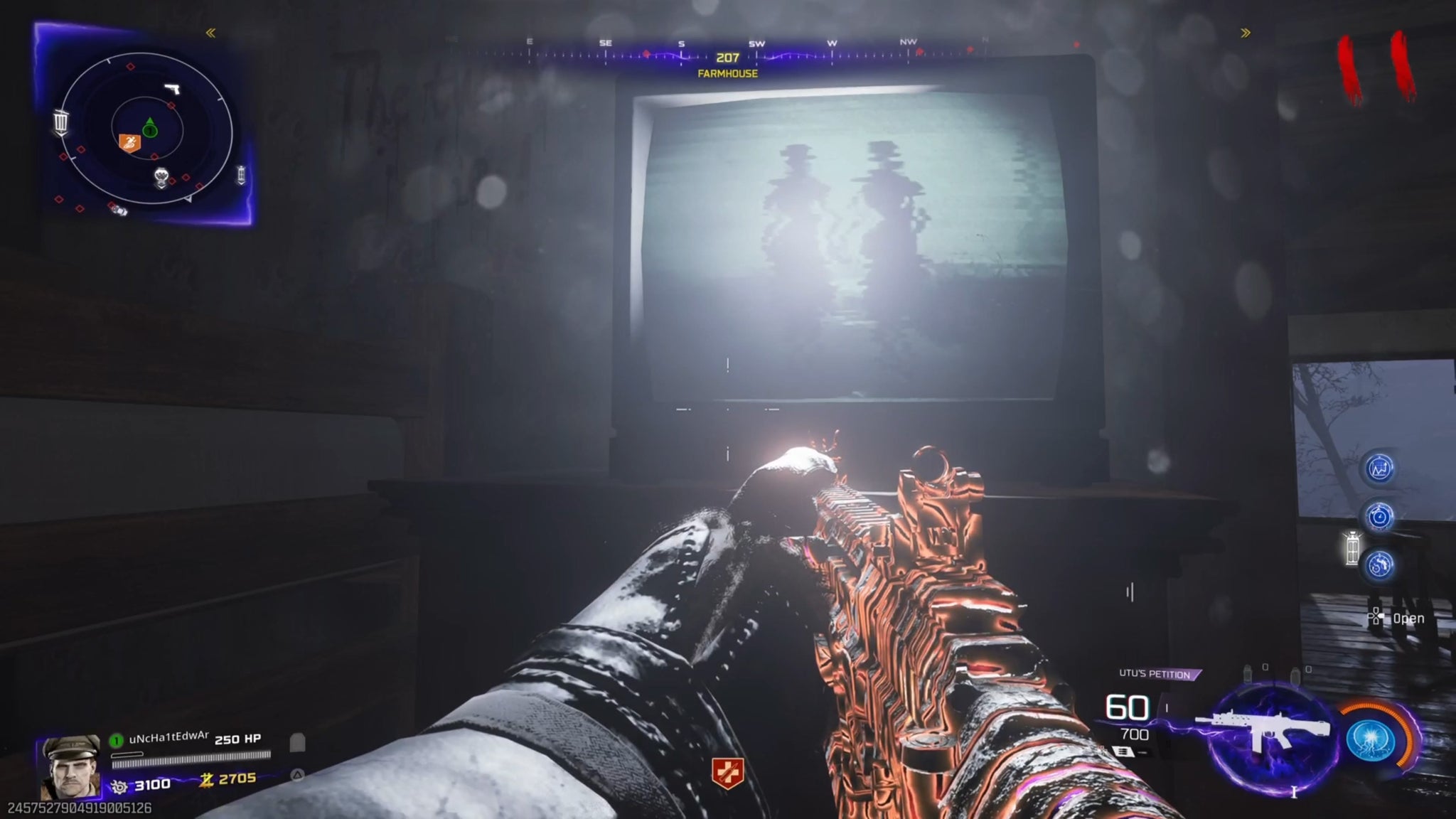Viewport: 1456px width, 819px height.
Task: Click the blue graph chart buff icon
Action: (1380, 469)
